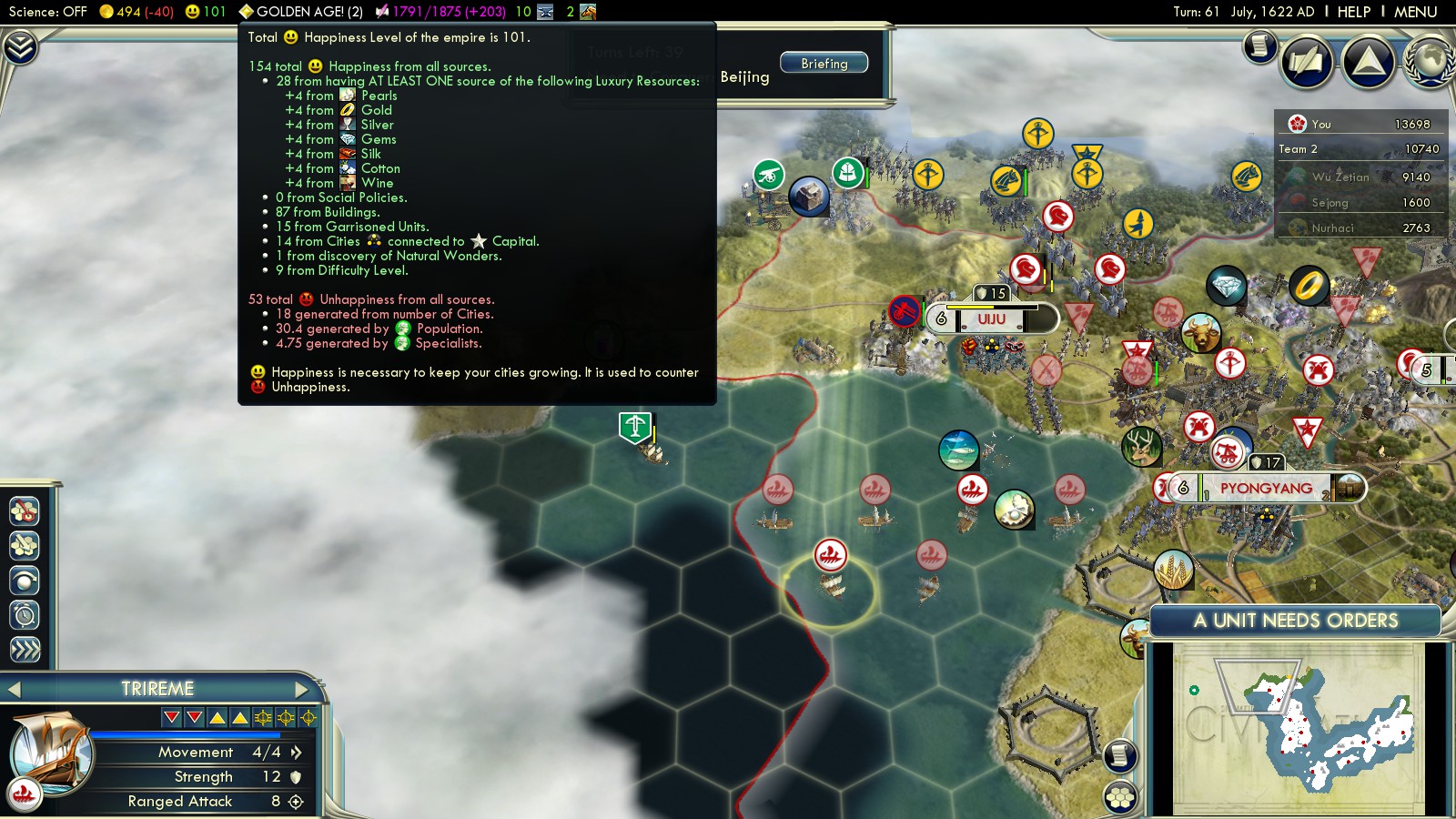Choose the ranged attack action with the arcing ball
This screenshot has height=819, width=1456.
(x=25, y=581)
